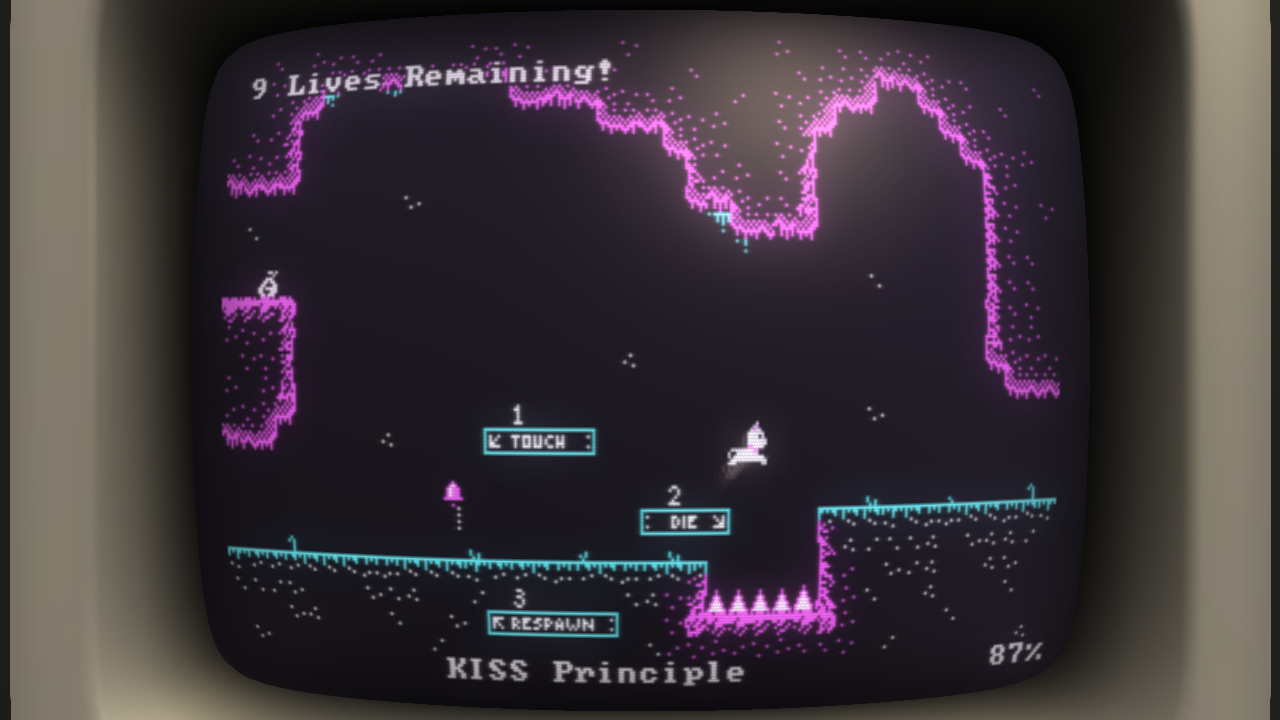Toggle the TOUCH instruction sign
Image resolution: width=1280 pixels, height=720 pixels.
(538, 442)
